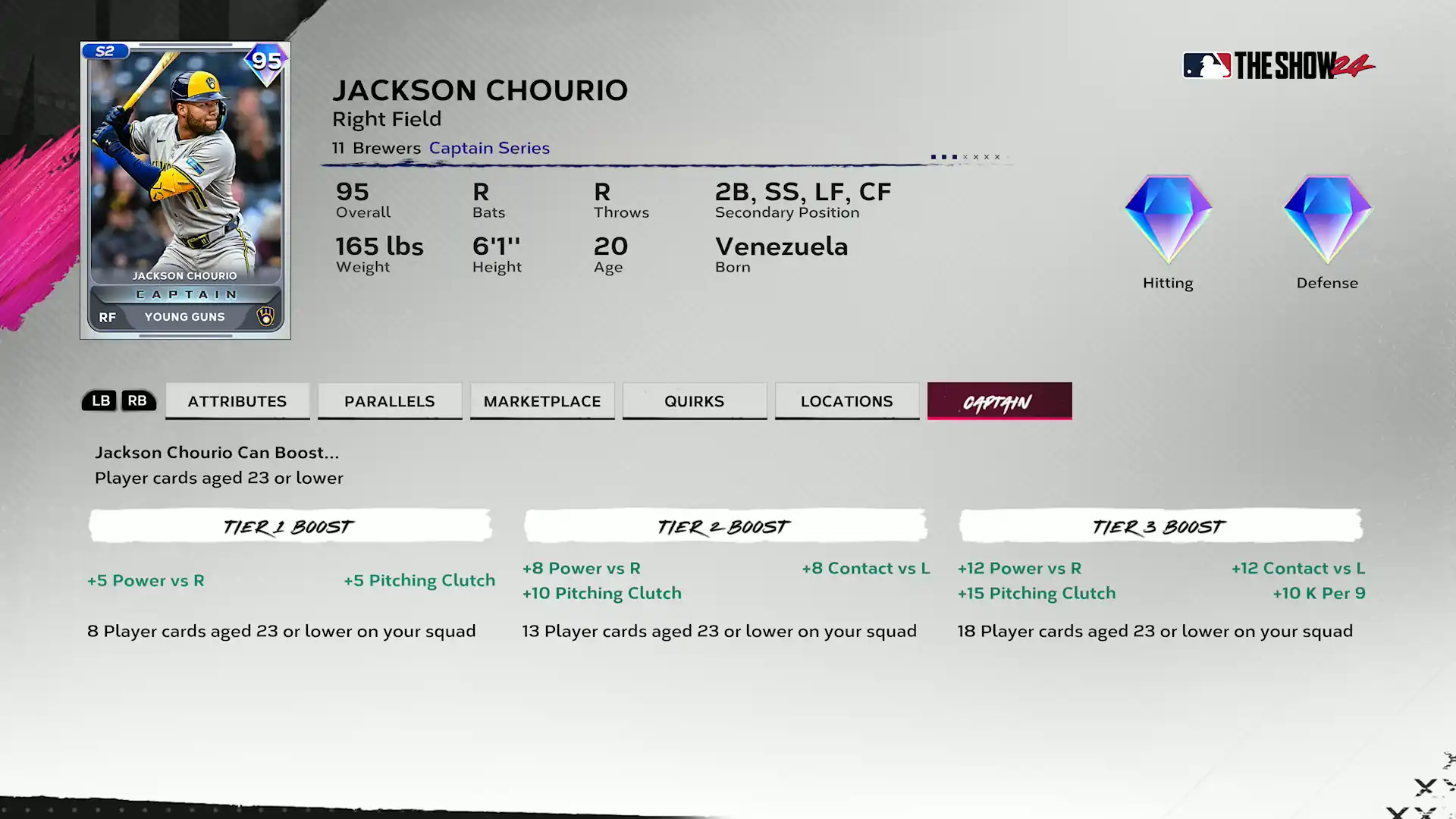This screenshot has width=1456, height=819.
Task: Click the Hitting diamond icon
Action: point(1168,220)
